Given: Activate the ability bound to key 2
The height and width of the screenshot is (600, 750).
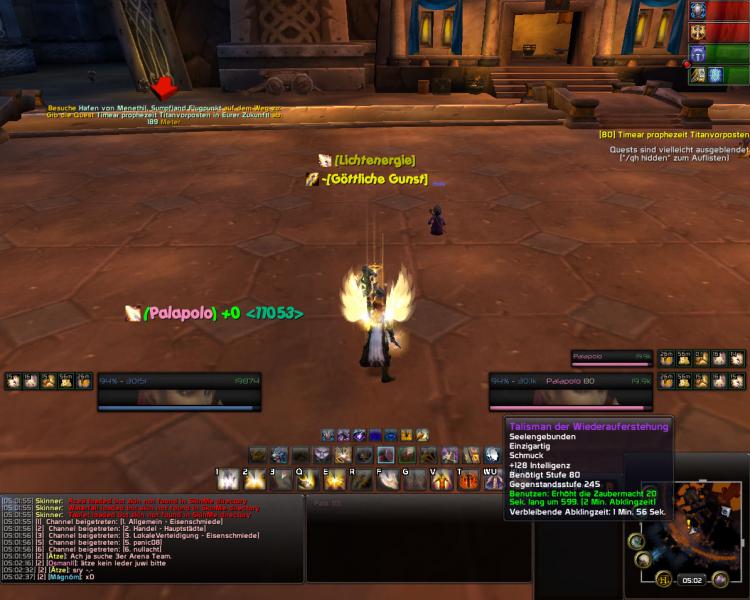Looking at the screenshot, I should pyautogui.click(x=254, y=480).
